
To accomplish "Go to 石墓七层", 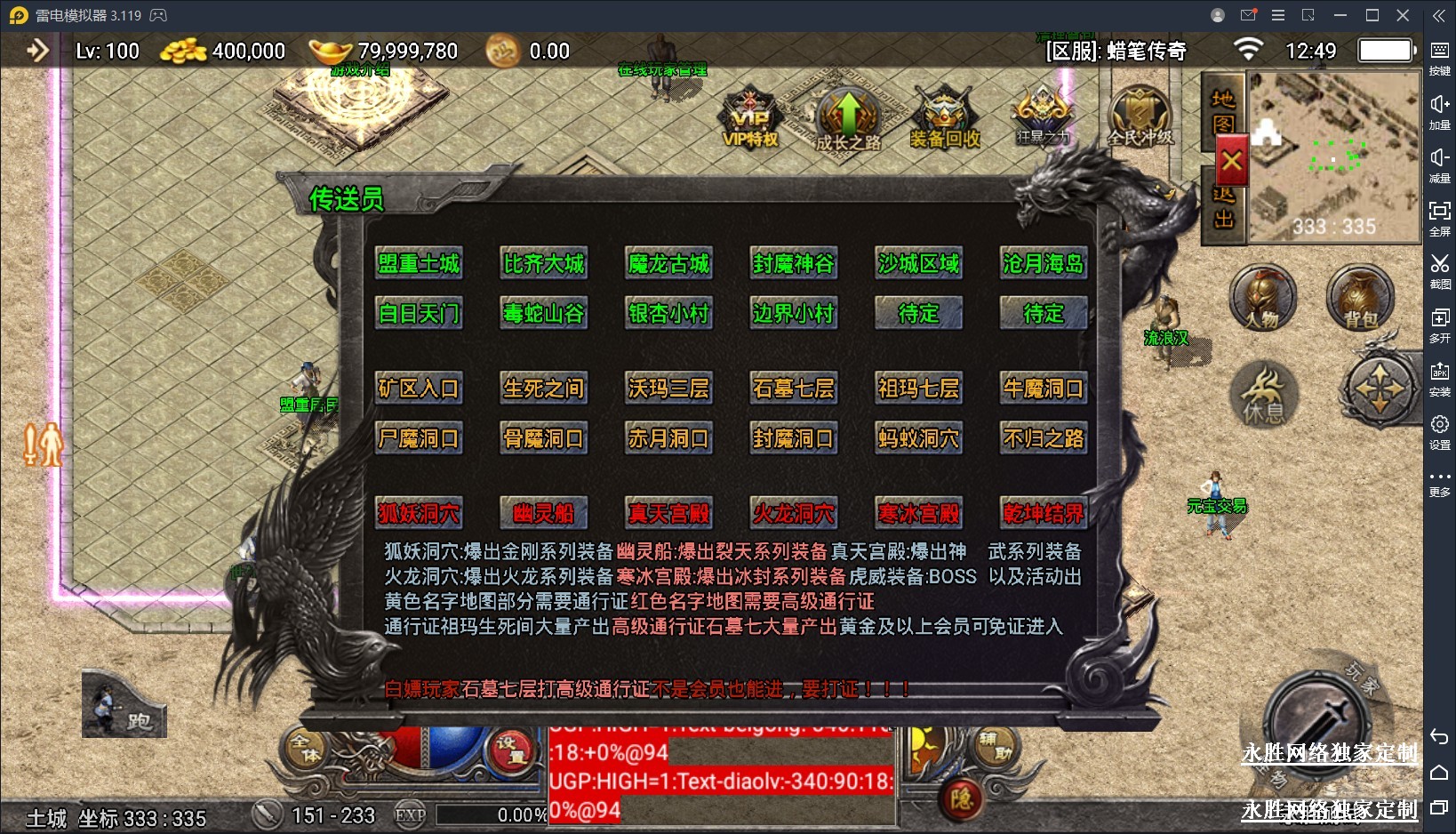I will click(x=793, y=389).
